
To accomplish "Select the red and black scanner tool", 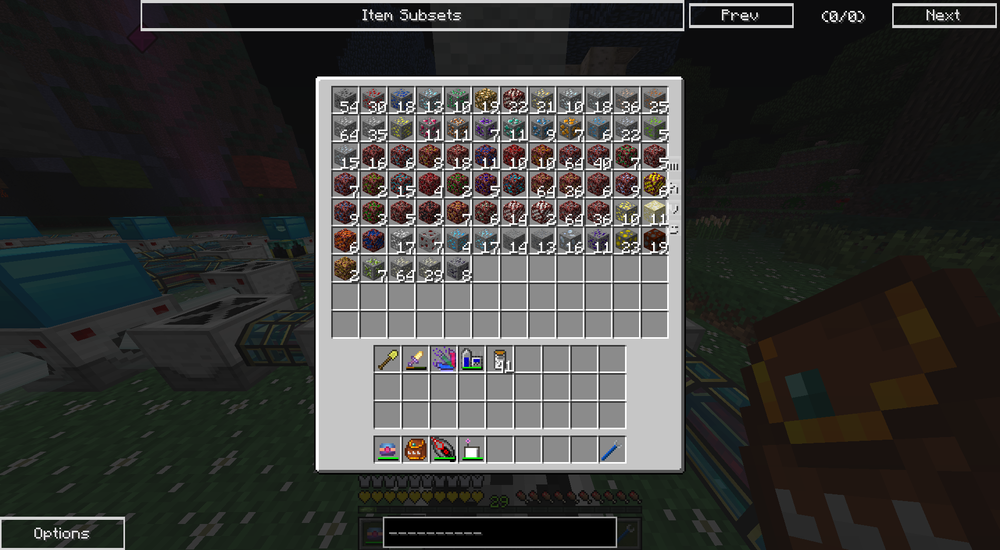I will pos(444,450).
